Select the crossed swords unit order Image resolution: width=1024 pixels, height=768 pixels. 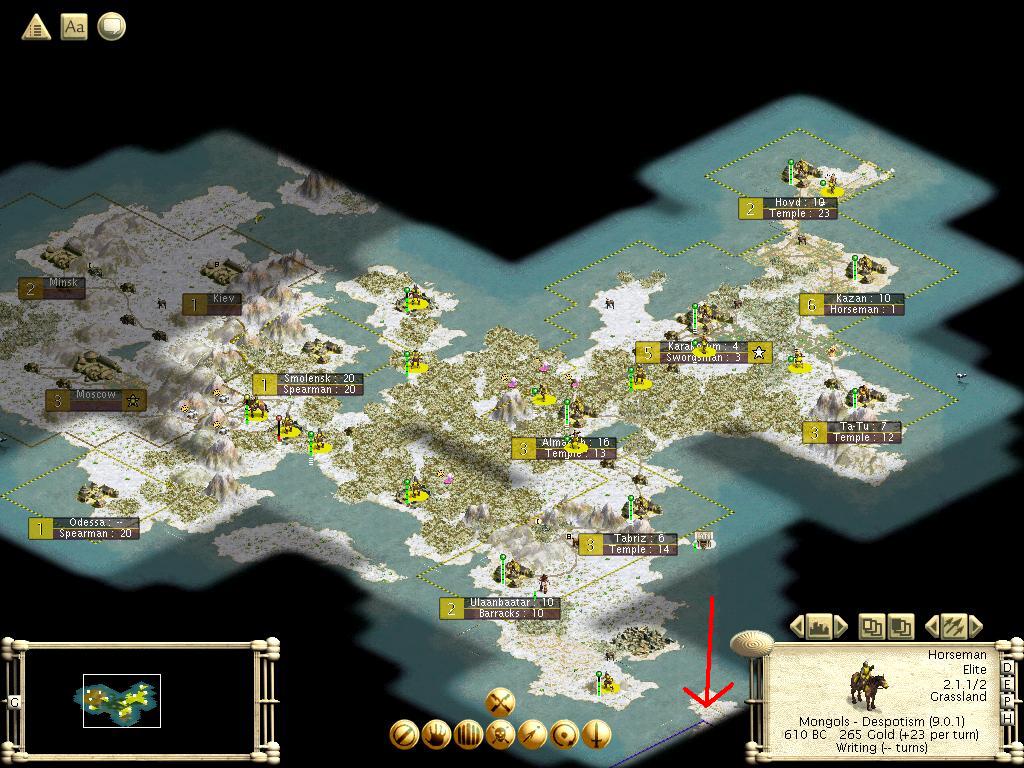click(500, 702)
